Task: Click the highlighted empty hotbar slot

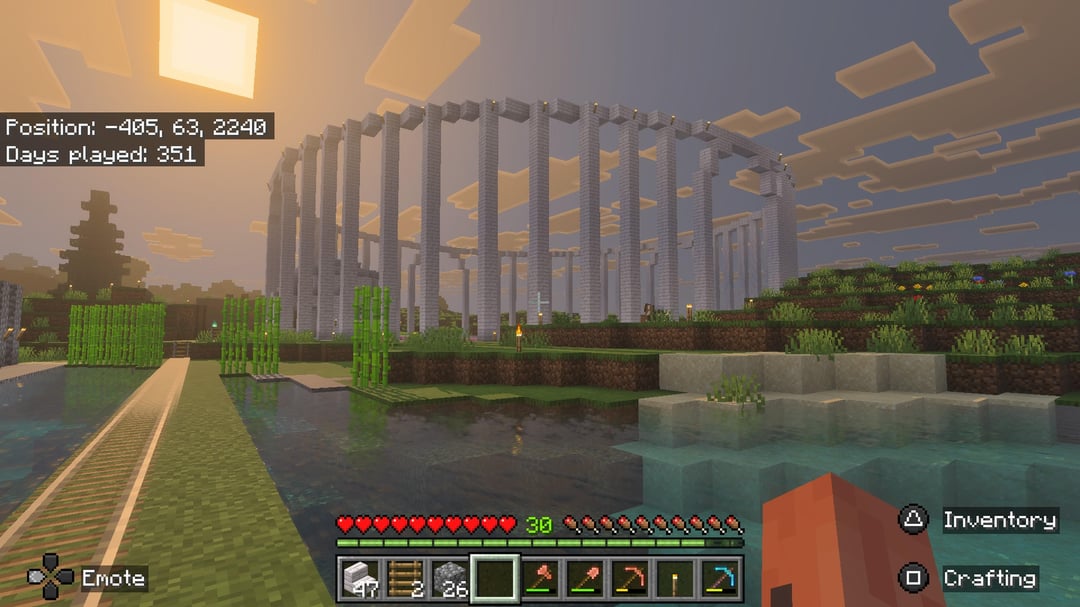Action: [495, 577]
